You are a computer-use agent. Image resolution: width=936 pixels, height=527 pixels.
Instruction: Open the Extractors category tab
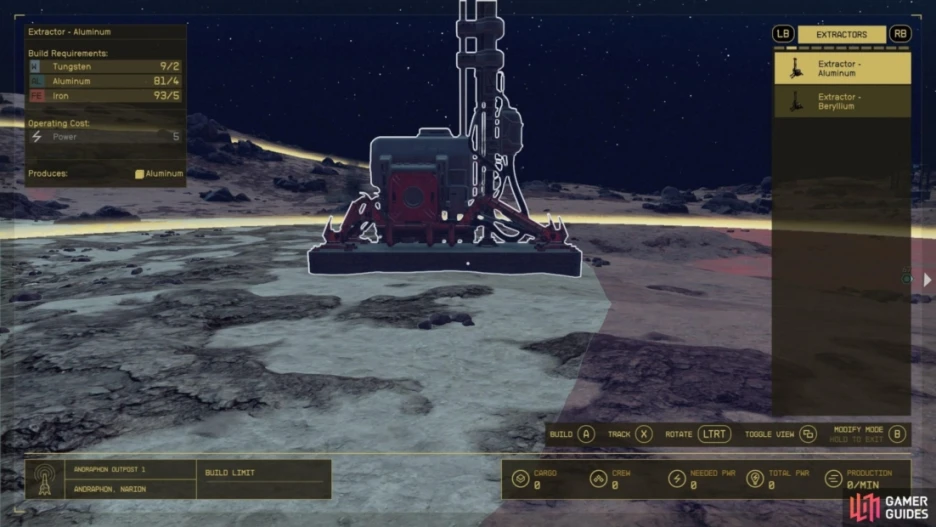tap(841, 34)
